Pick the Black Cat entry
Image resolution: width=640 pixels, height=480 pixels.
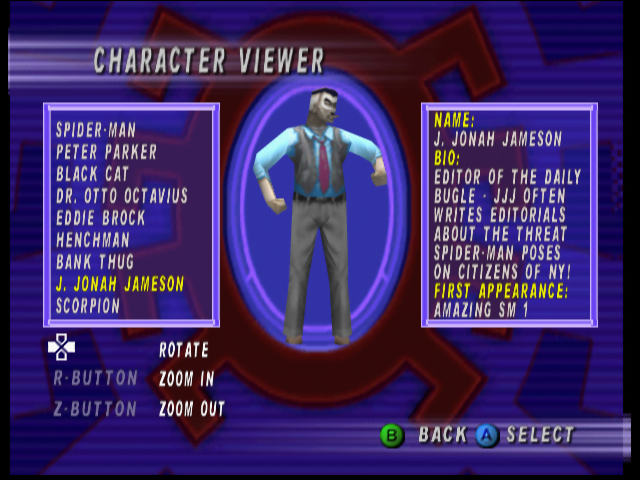click(92, 174)
